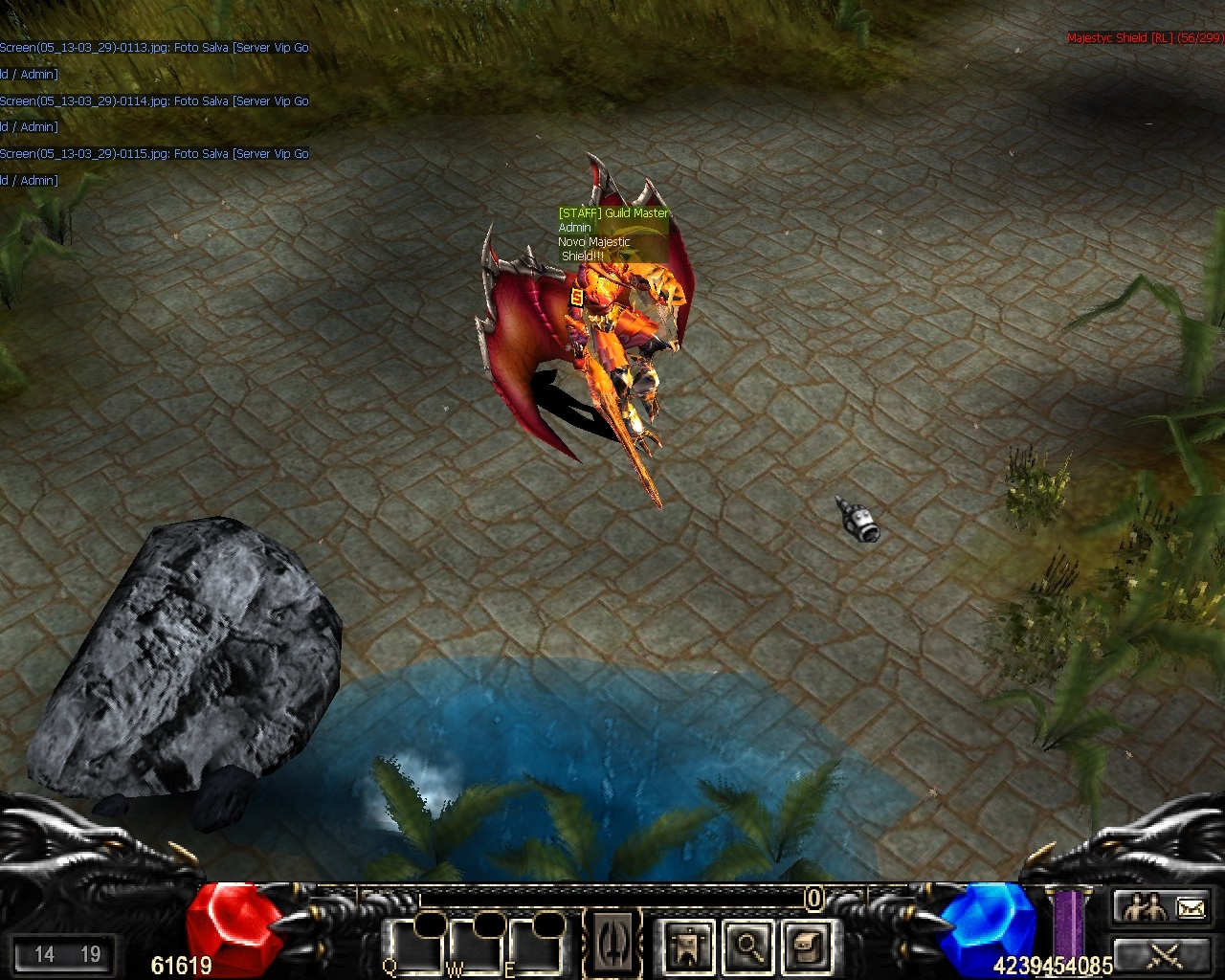Image resolution: width=1225 pixels, height=980 pixels.
Task: Click the magnifying glass button
Action: click(747, 947)
